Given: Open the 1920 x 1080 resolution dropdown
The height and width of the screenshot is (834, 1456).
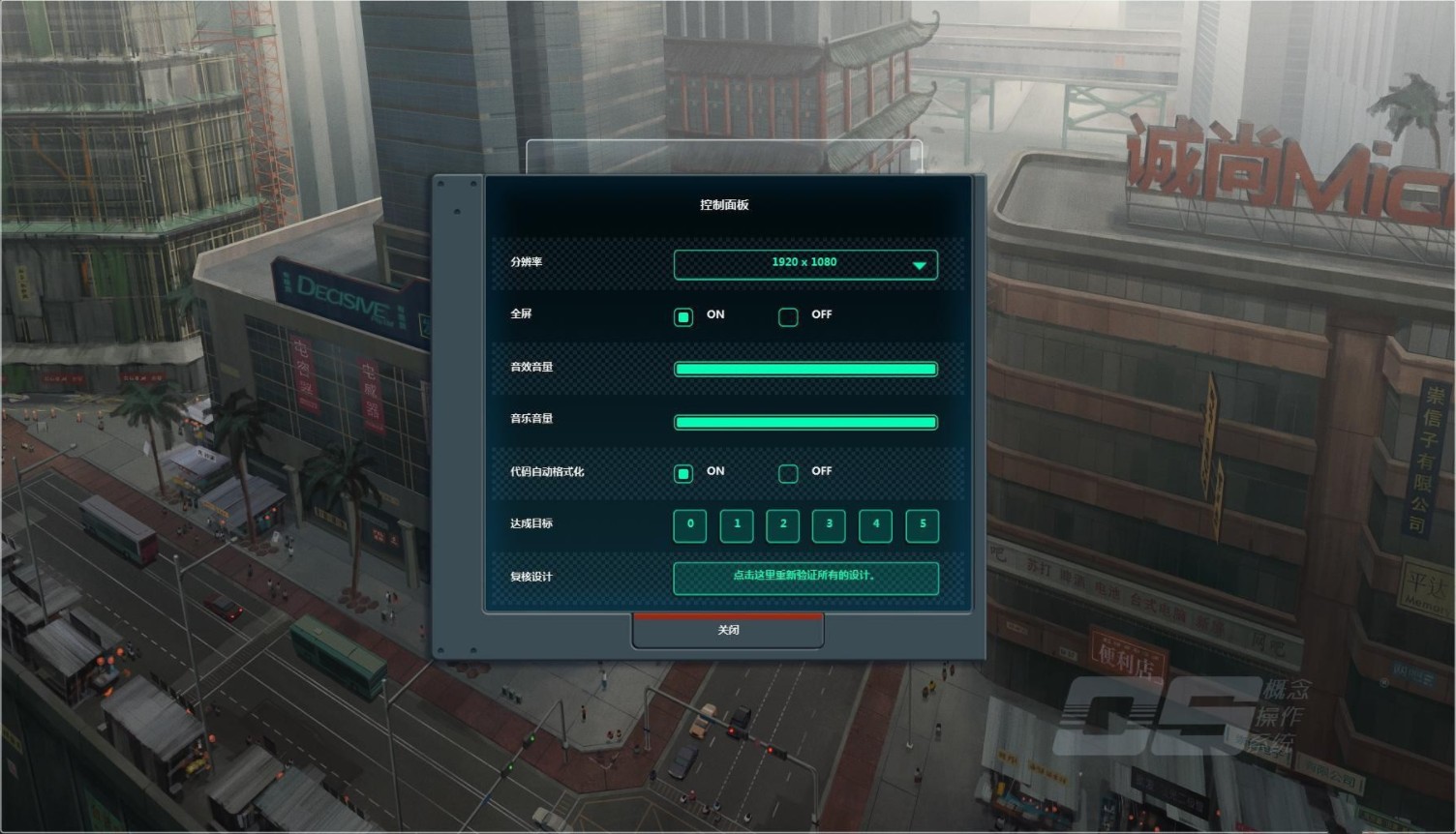Looking at the screenshot, I should (x=805, y=264).
